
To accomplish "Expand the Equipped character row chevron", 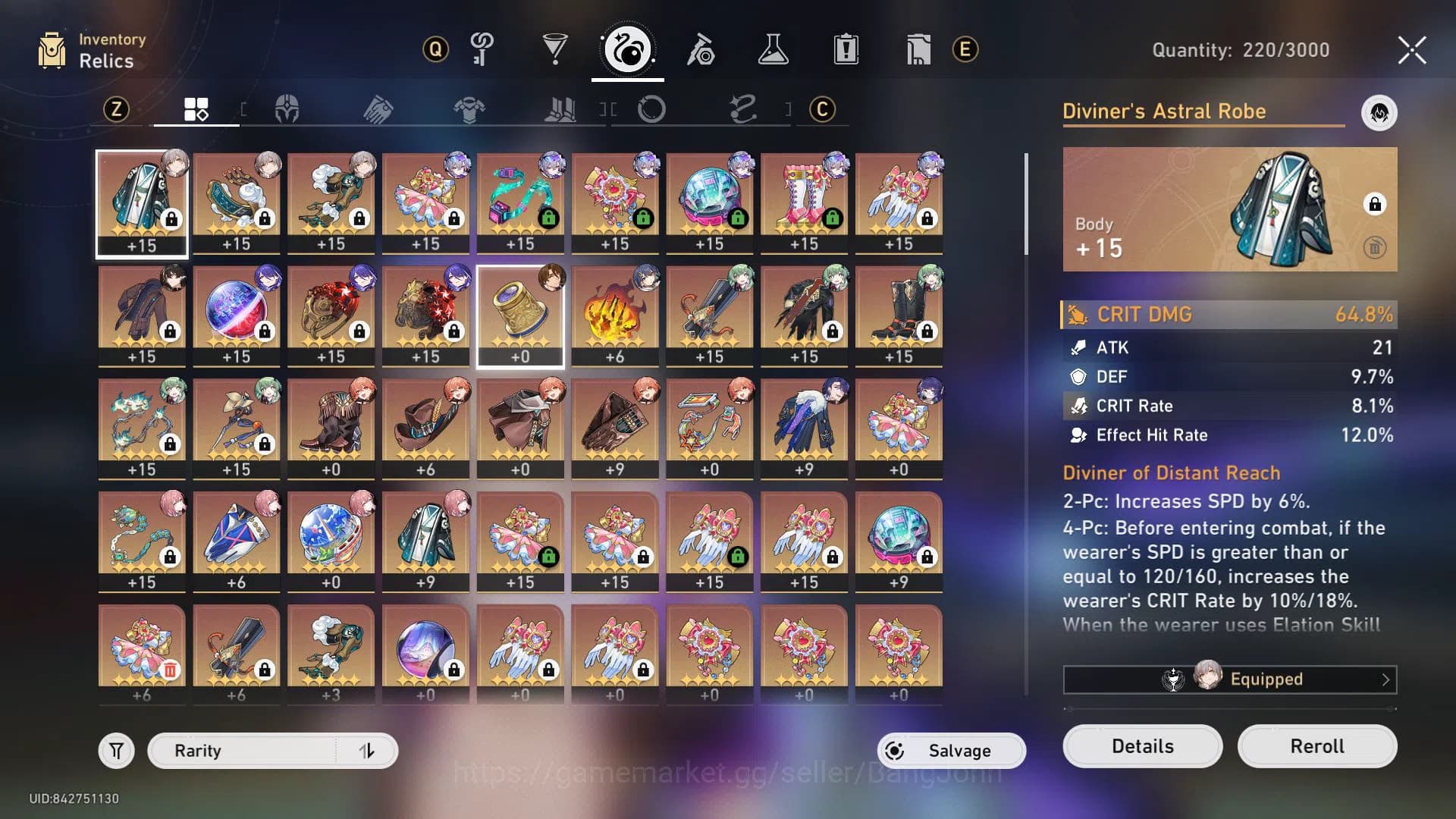I will 1388,679.
